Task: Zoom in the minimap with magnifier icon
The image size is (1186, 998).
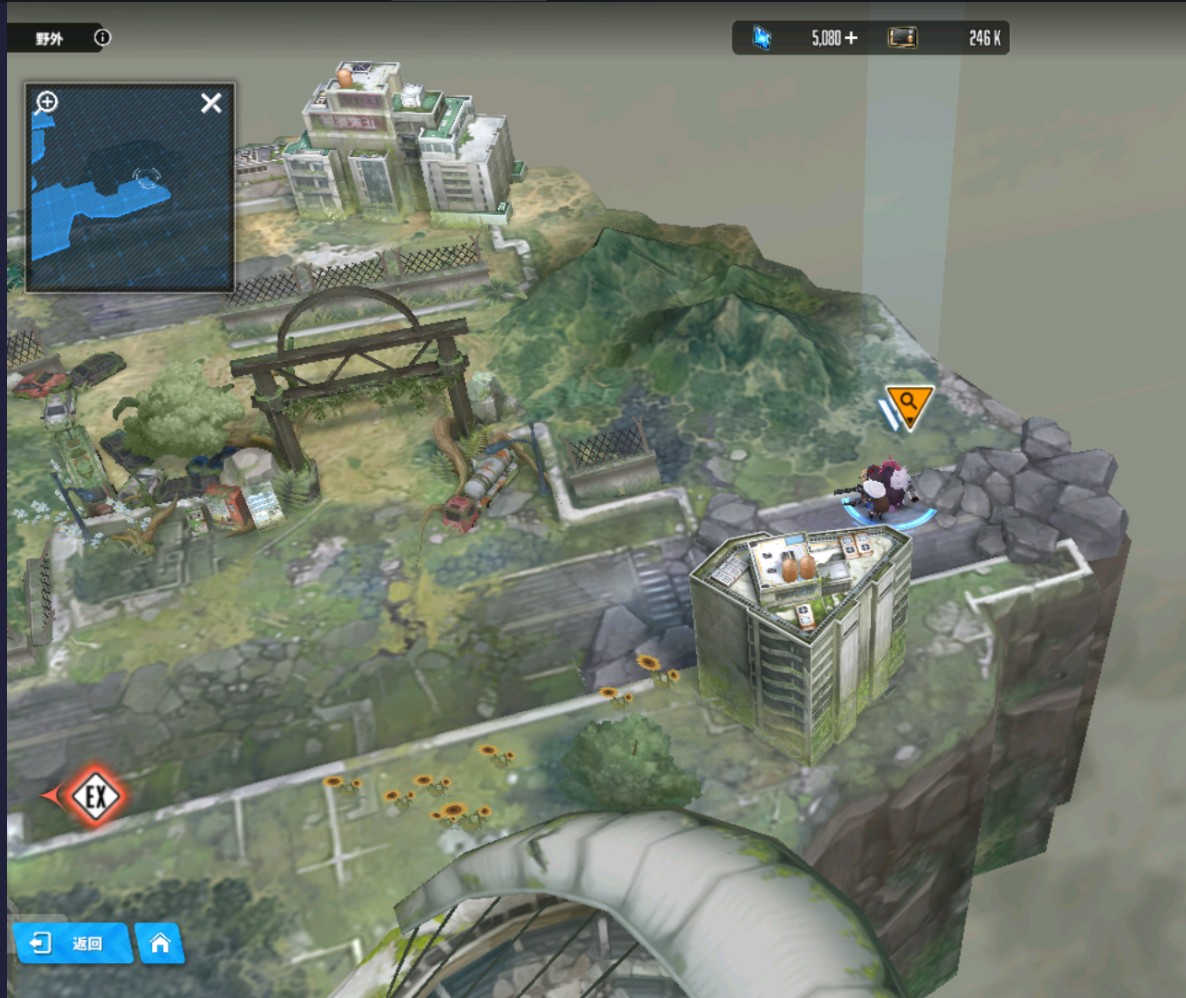Action: [47, 102]
